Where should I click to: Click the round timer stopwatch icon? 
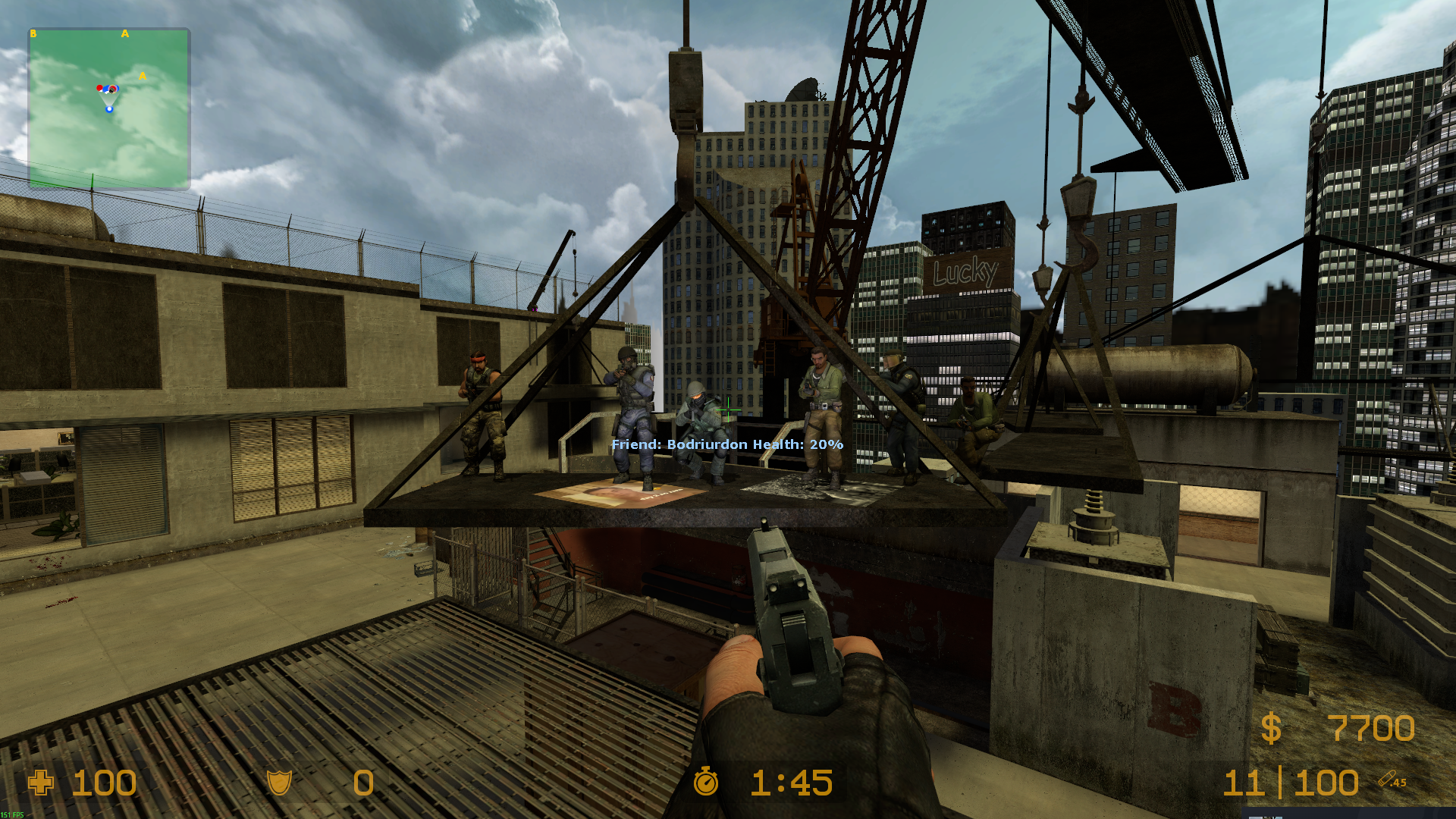coord(706,781)
